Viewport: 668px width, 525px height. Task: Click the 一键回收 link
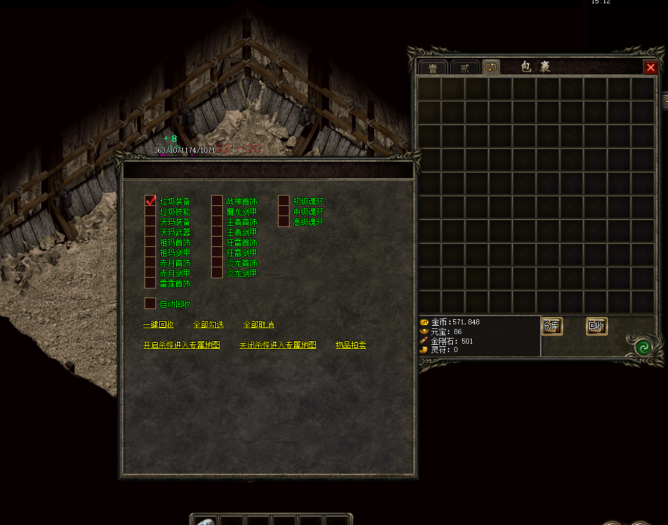[x=158, y=325]
